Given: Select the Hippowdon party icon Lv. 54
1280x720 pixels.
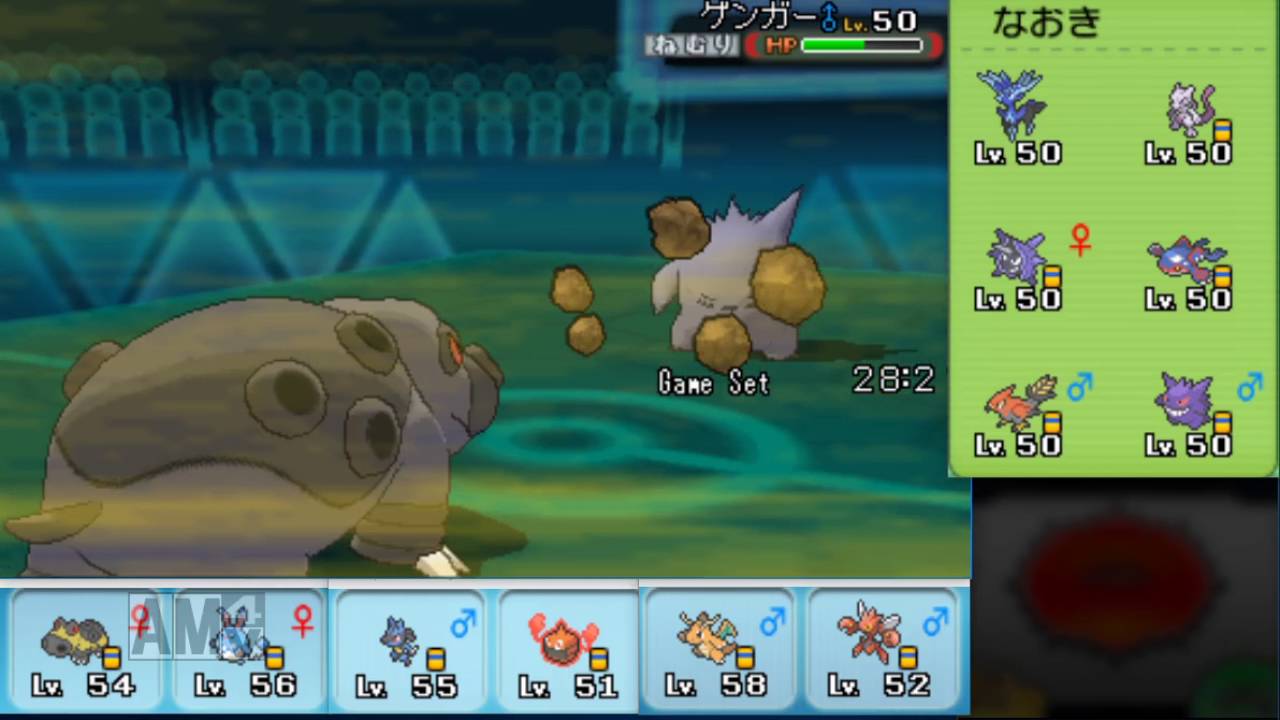Looking at the screenshot, I should tap(75, 640).
